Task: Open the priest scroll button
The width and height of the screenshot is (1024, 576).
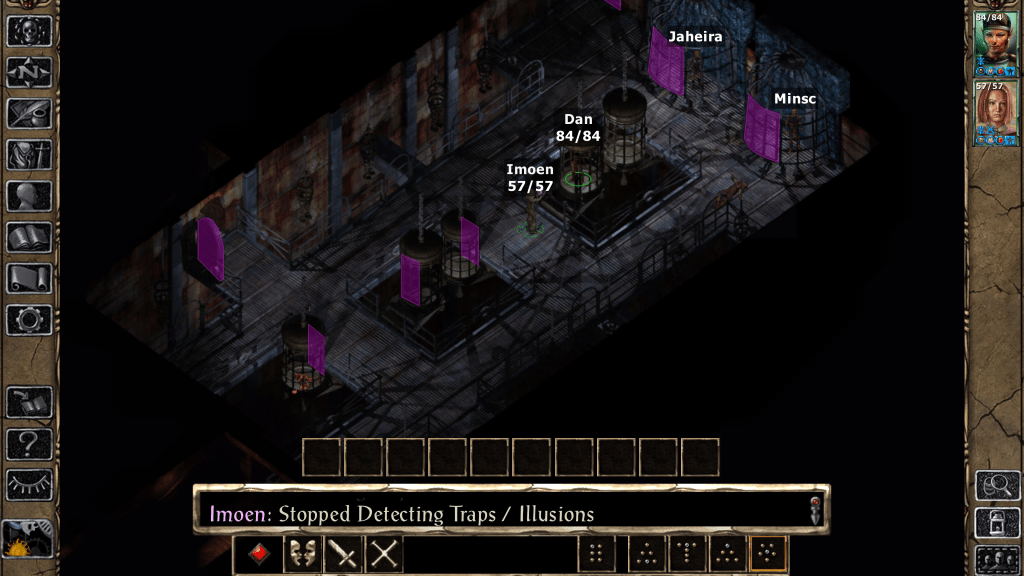Action: (x=29, y=278)
